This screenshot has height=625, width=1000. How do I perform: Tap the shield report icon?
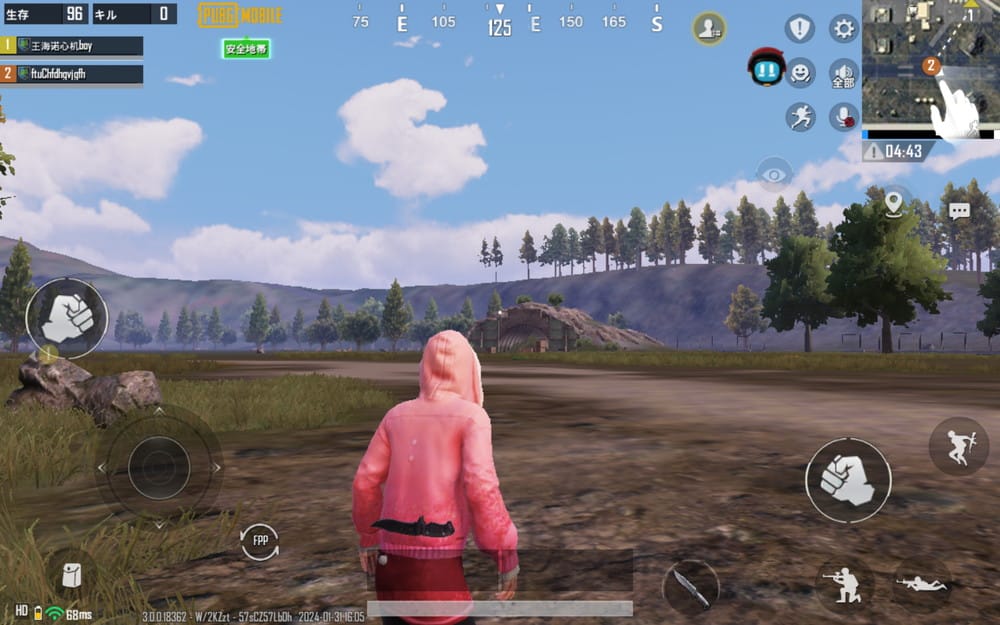pos(800,28)
